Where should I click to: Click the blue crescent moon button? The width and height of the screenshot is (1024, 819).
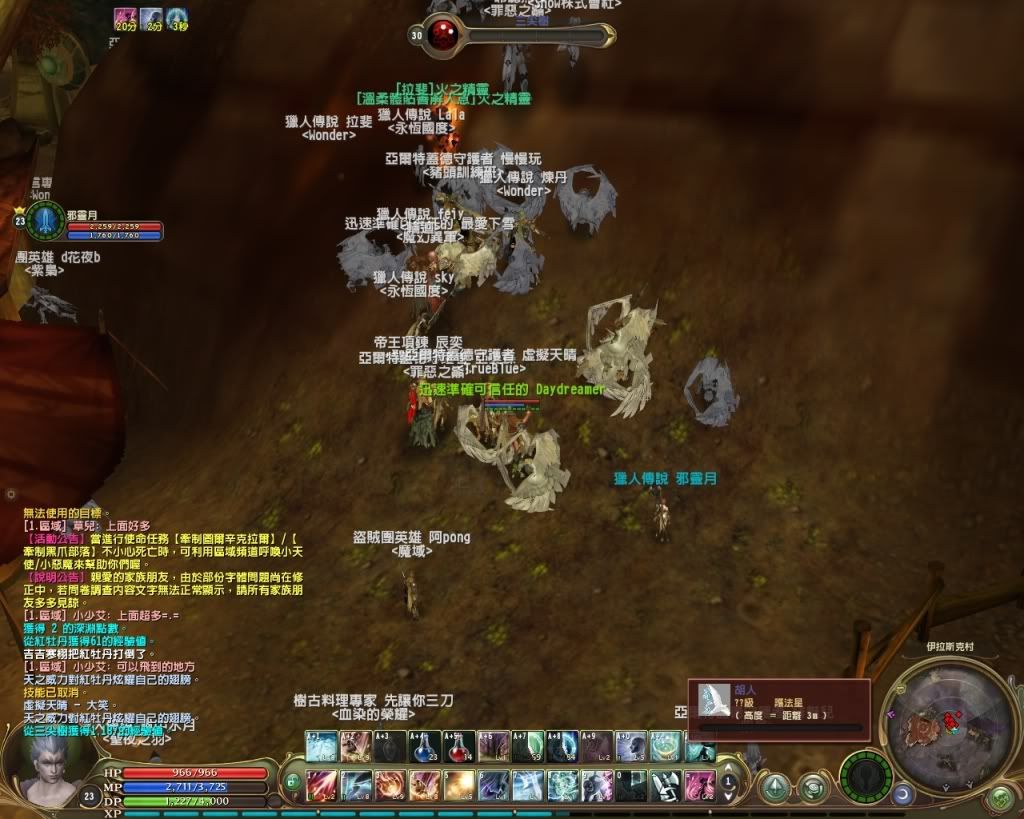pyautogui.click(x=903, y=794)
